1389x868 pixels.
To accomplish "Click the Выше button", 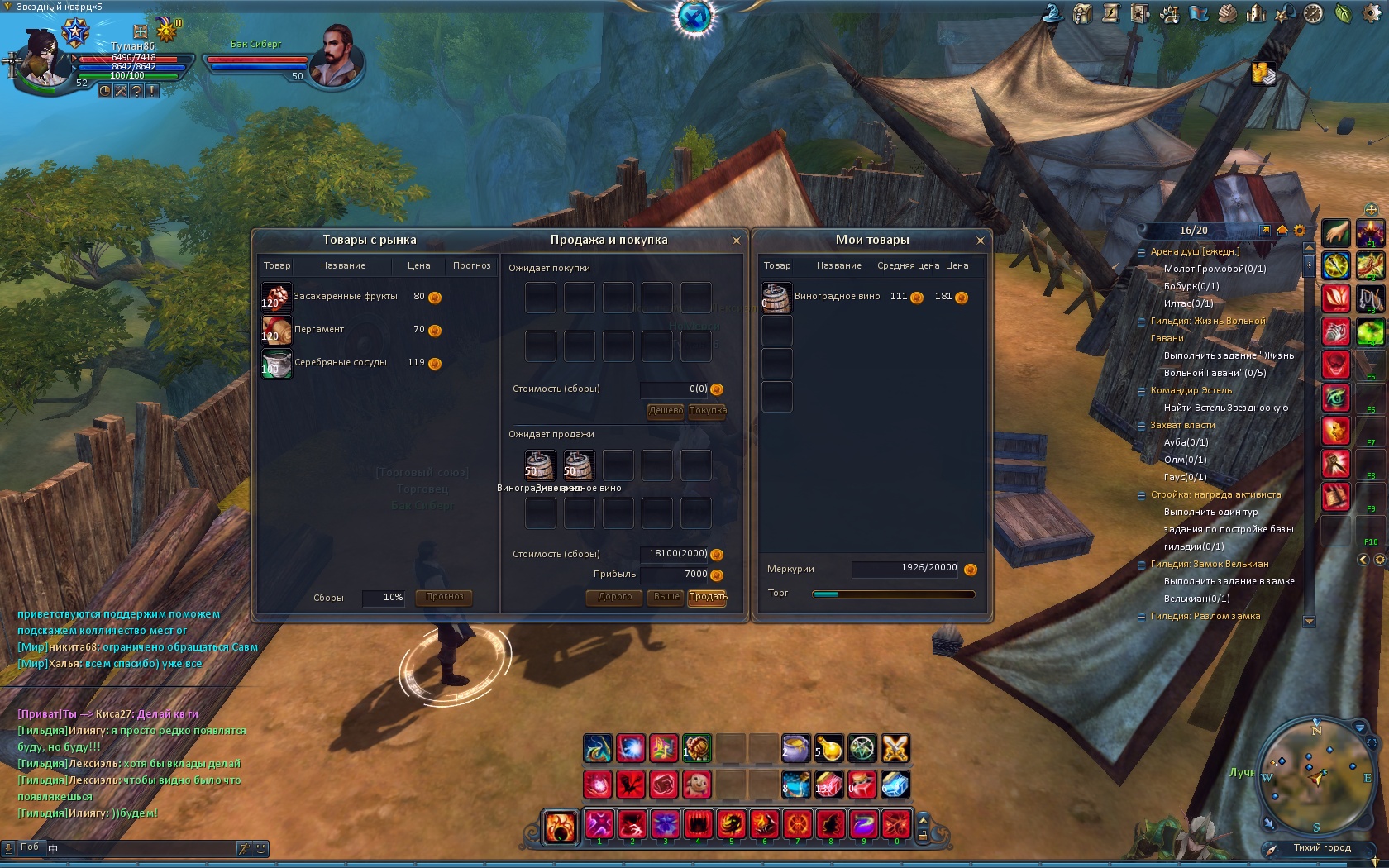I will coord(666,597).
